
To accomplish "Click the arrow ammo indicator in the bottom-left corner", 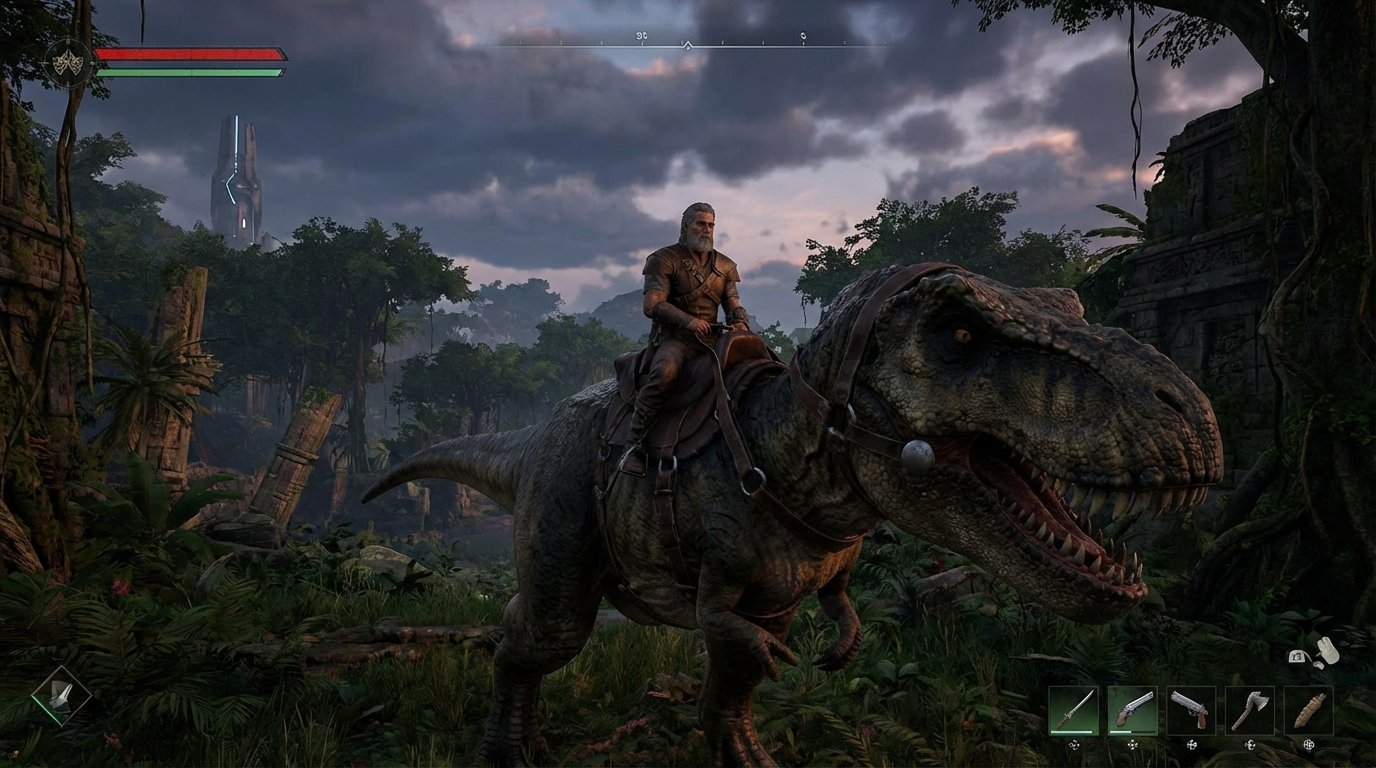I will [x=60, y=695].
